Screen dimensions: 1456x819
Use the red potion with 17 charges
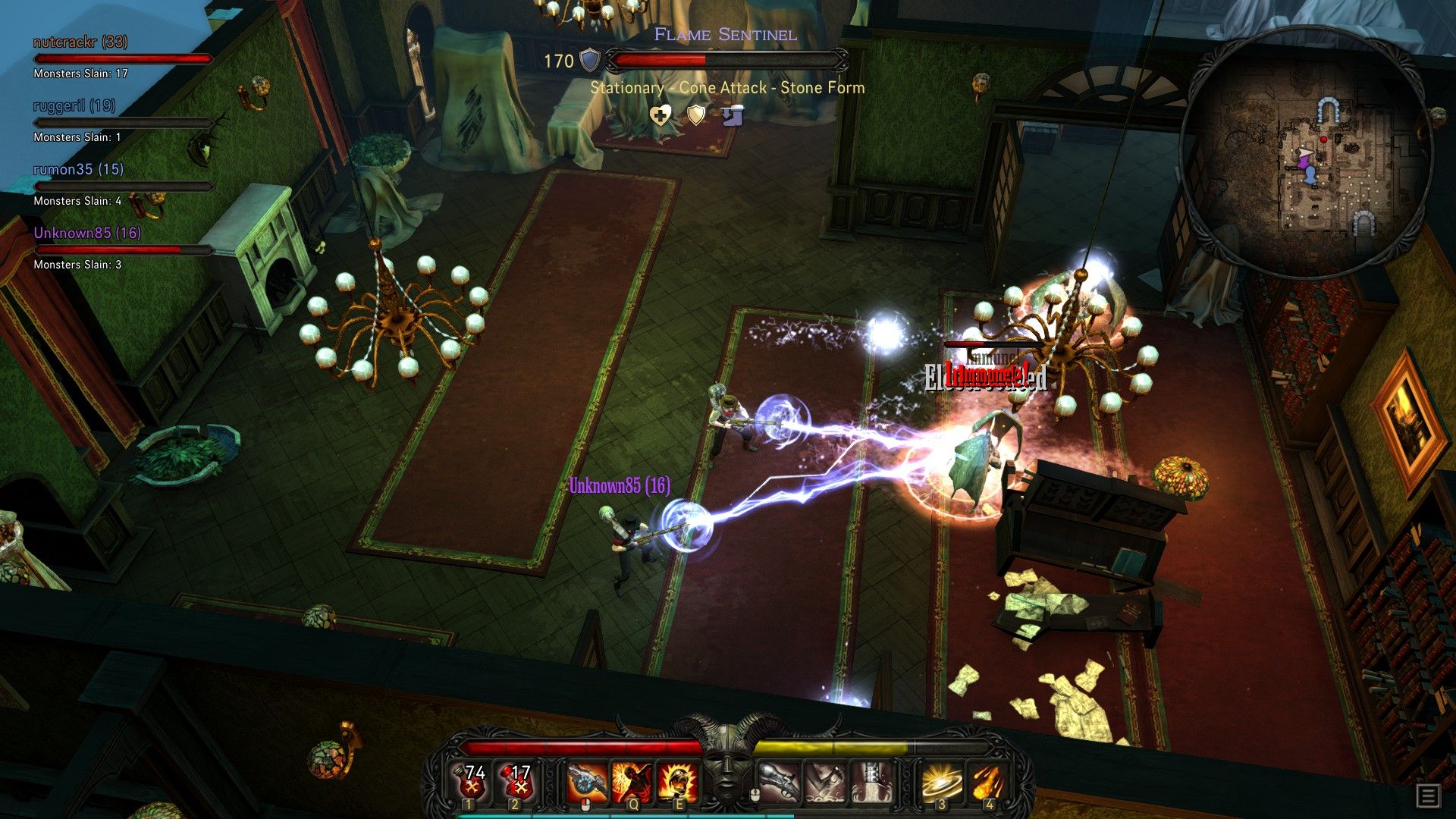pyautogui.click(x=517, y=781)
